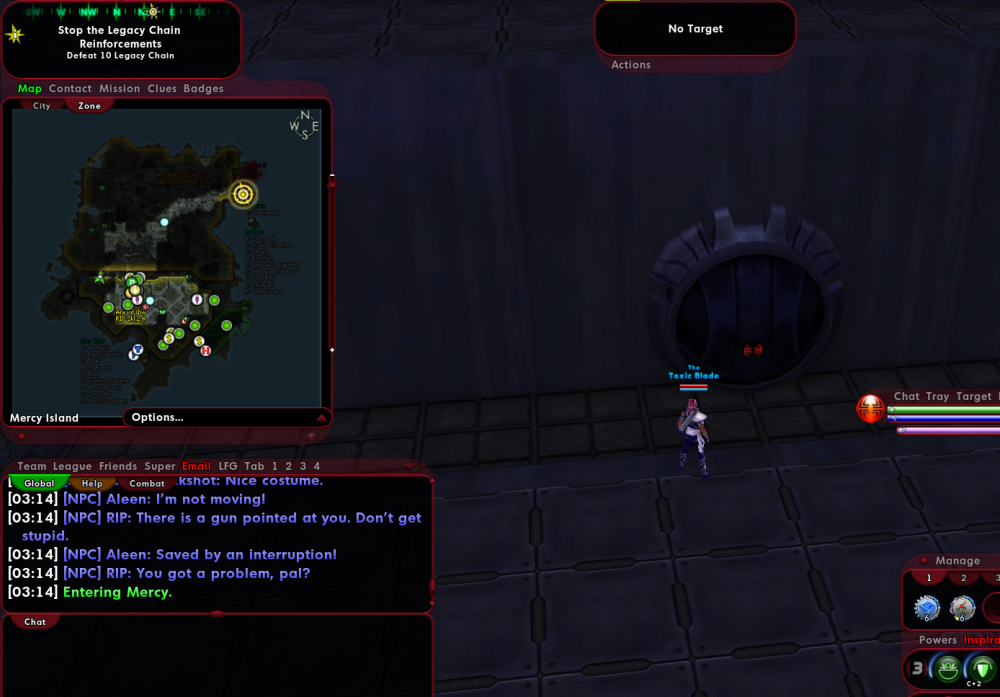
Task: Open the Friends list
Action: pyautogui.click(x=118, y=466)
